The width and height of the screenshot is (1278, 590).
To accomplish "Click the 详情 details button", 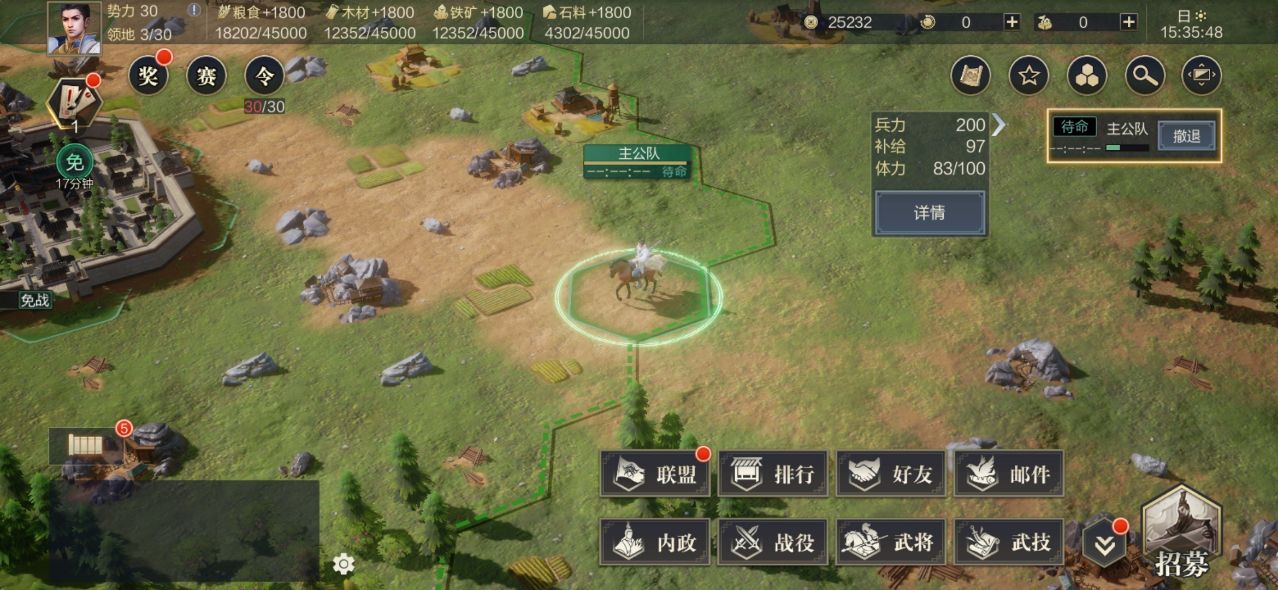I will (x=929, y=213).
